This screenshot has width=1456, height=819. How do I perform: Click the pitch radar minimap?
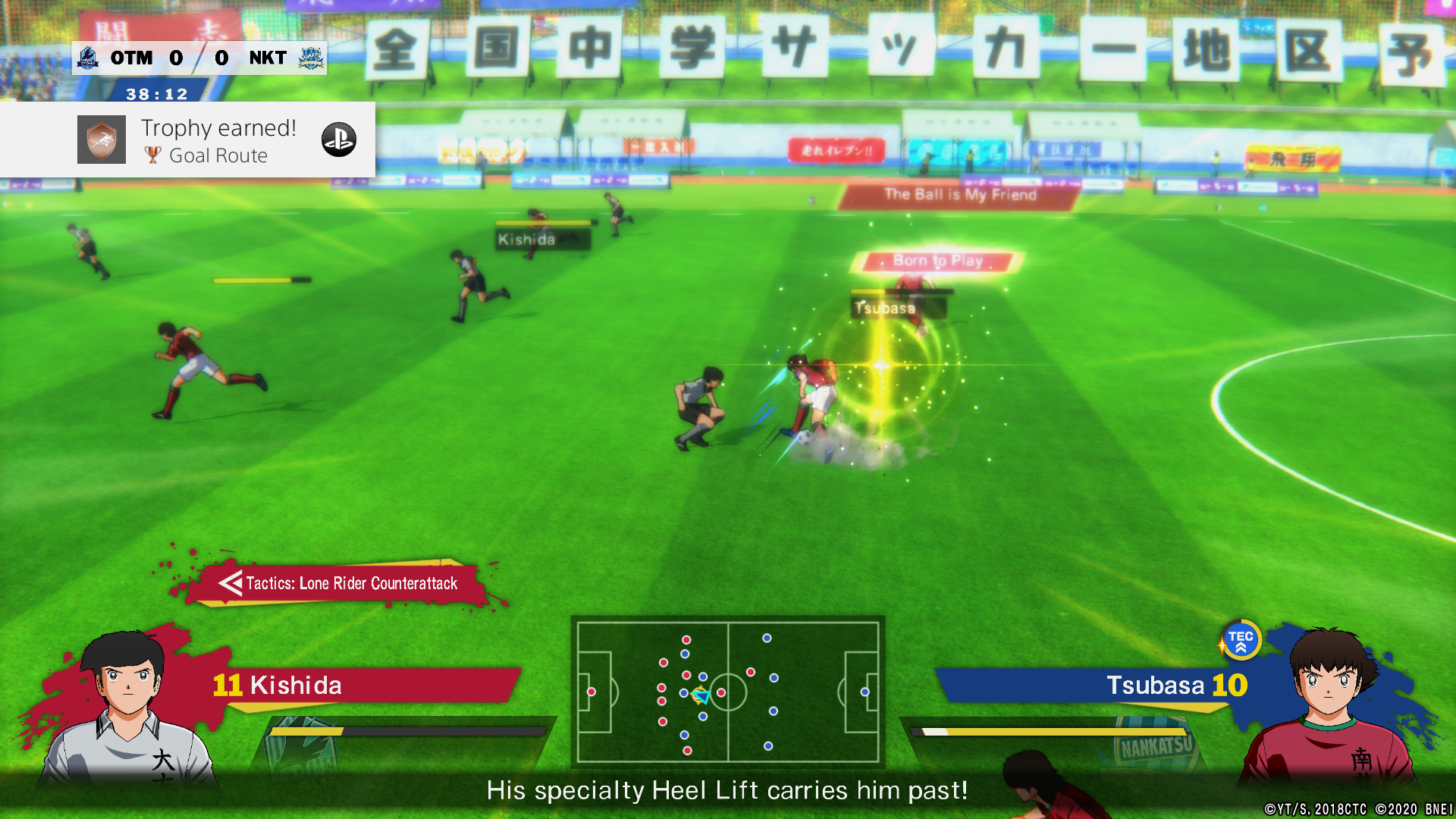click(728, 692)
